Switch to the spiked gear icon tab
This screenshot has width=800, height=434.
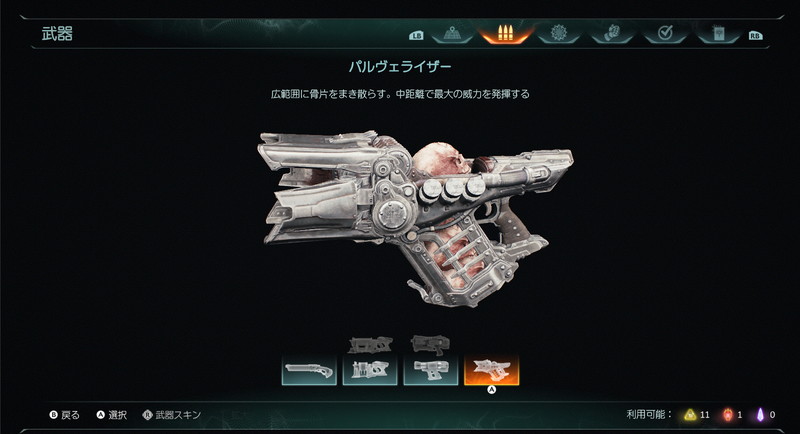pyautogui.click(x=558, y=34)
